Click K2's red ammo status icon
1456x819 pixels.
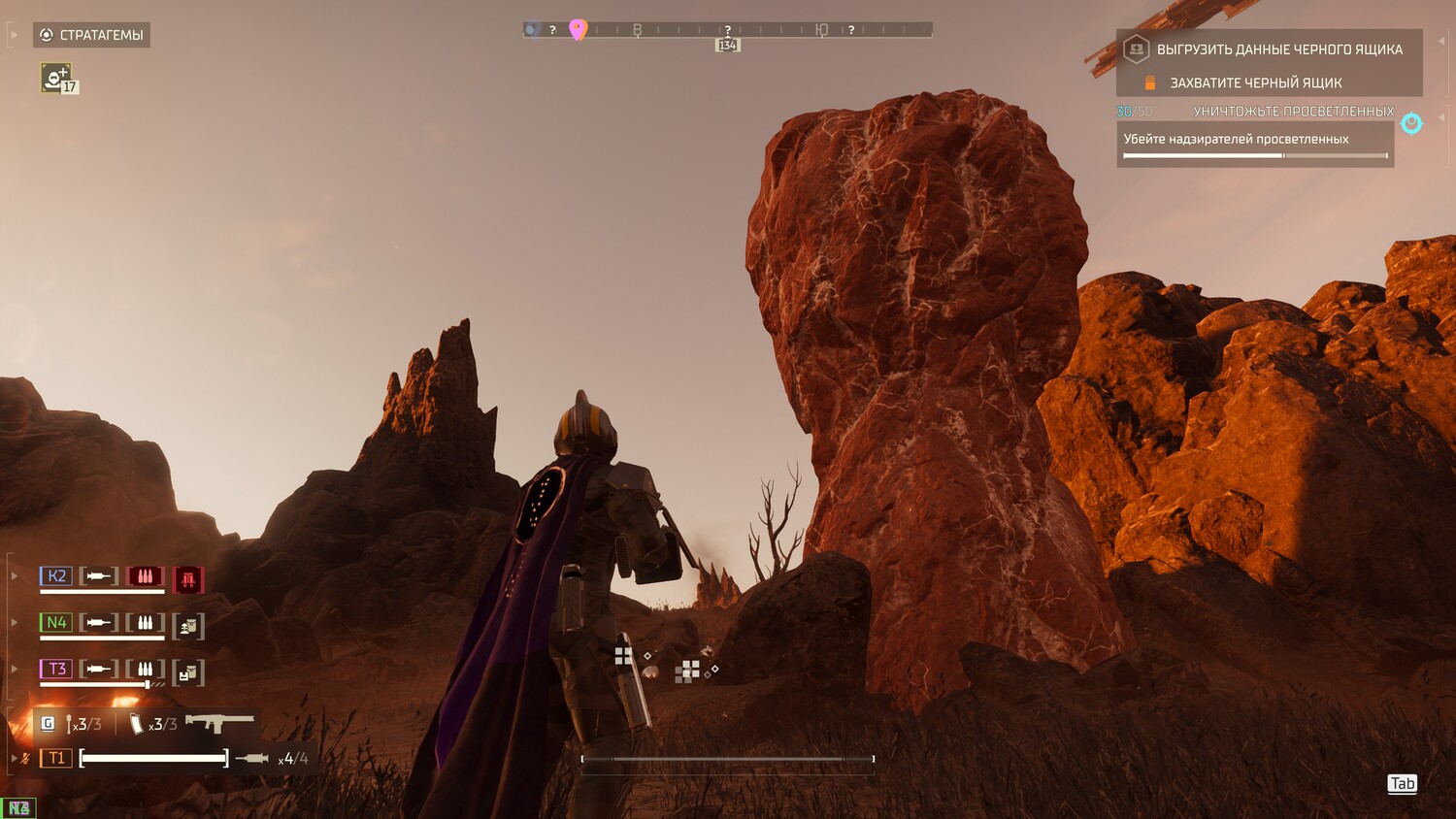[x=145, y=576]
